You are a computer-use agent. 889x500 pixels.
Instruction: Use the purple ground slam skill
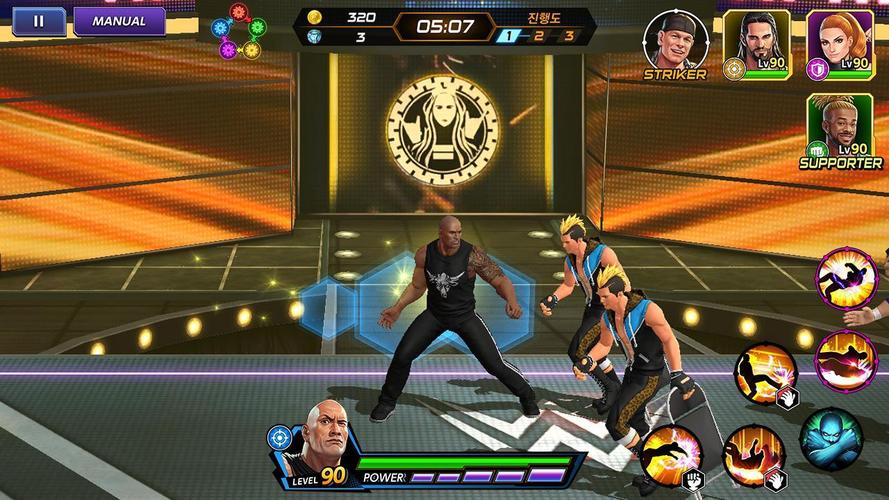coord(845,358)
